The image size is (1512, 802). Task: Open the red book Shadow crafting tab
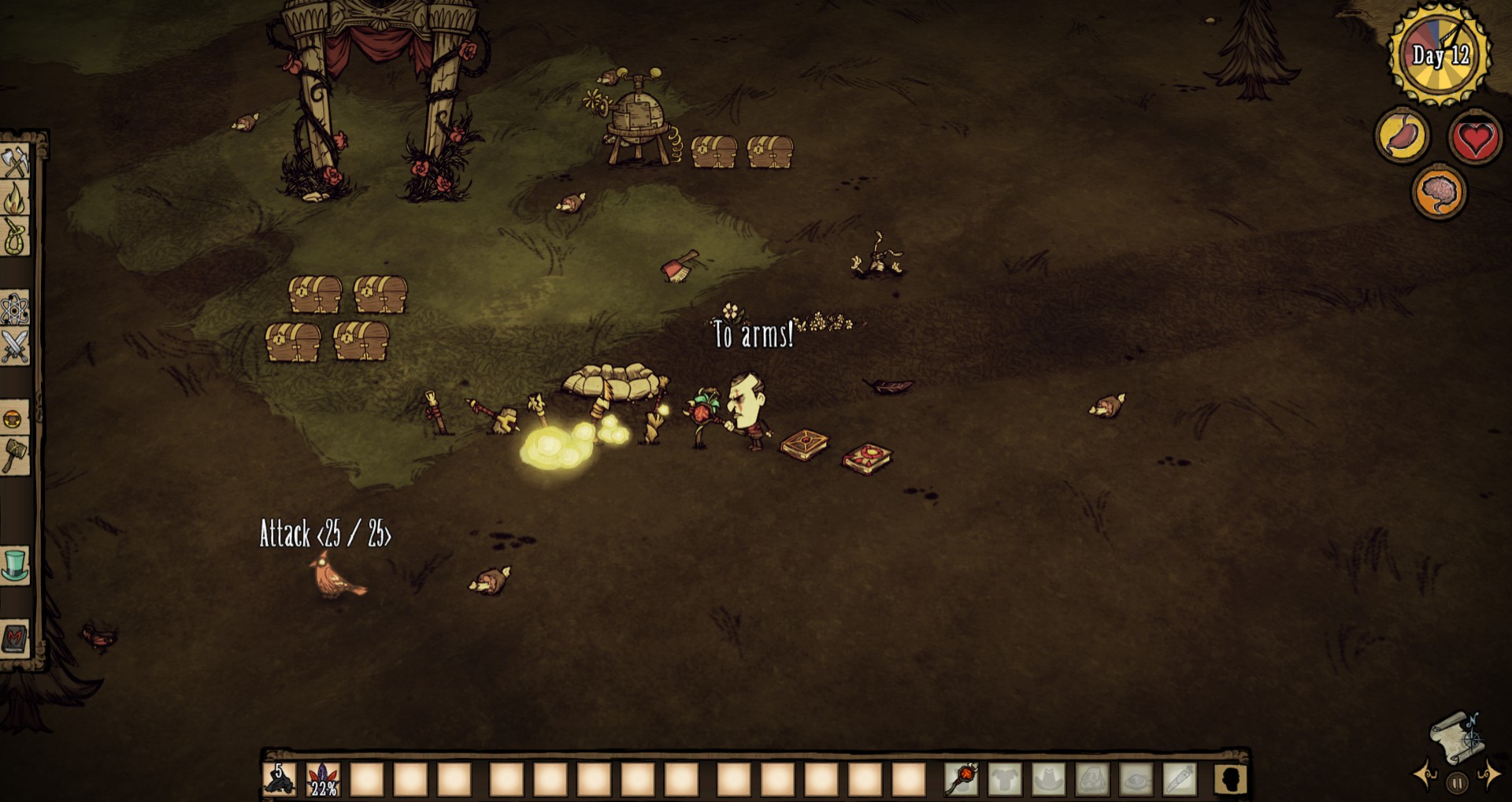15,638
